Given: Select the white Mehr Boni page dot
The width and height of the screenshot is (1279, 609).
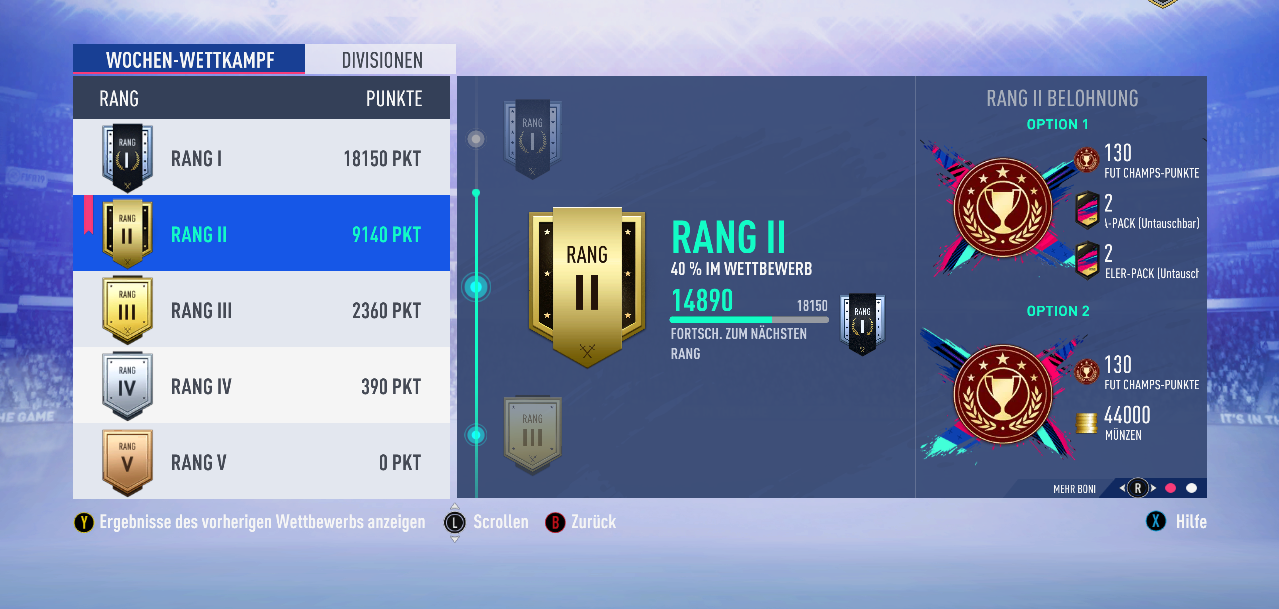Looking at the screenshot, I should [x=1191, y=488].
